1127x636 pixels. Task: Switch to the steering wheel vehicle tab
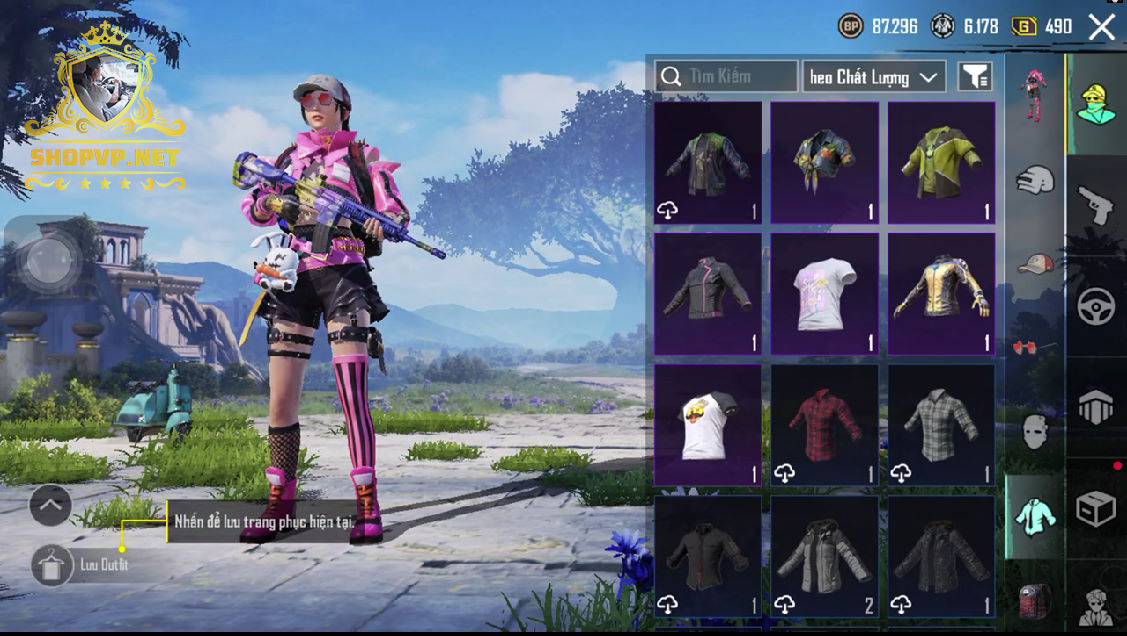pos(1096,306)
